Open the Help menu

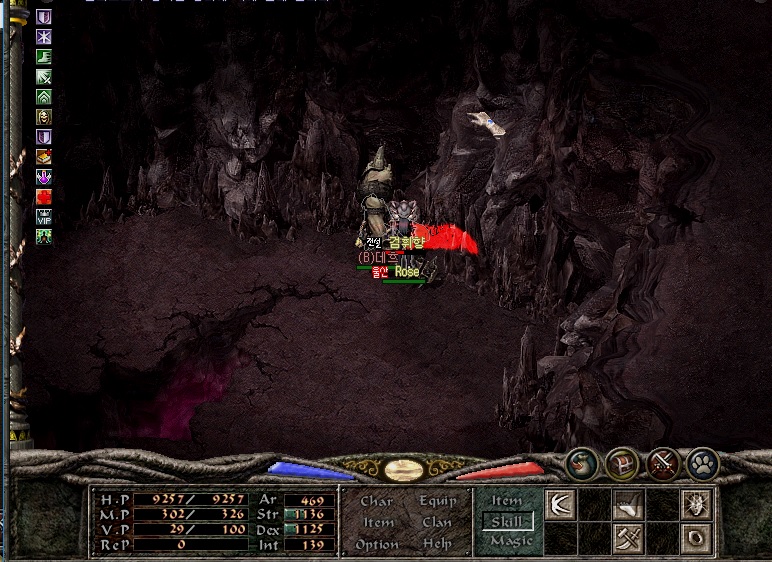(x=437, y=544)
